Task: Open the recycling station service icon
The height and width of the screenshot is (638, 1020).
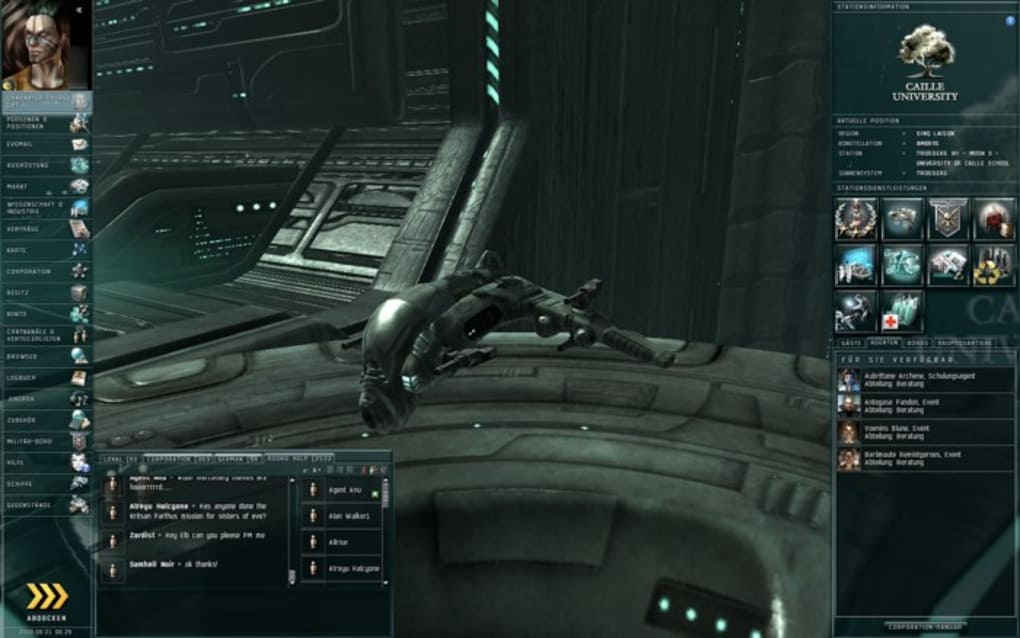Action: (x=995, y=265)
